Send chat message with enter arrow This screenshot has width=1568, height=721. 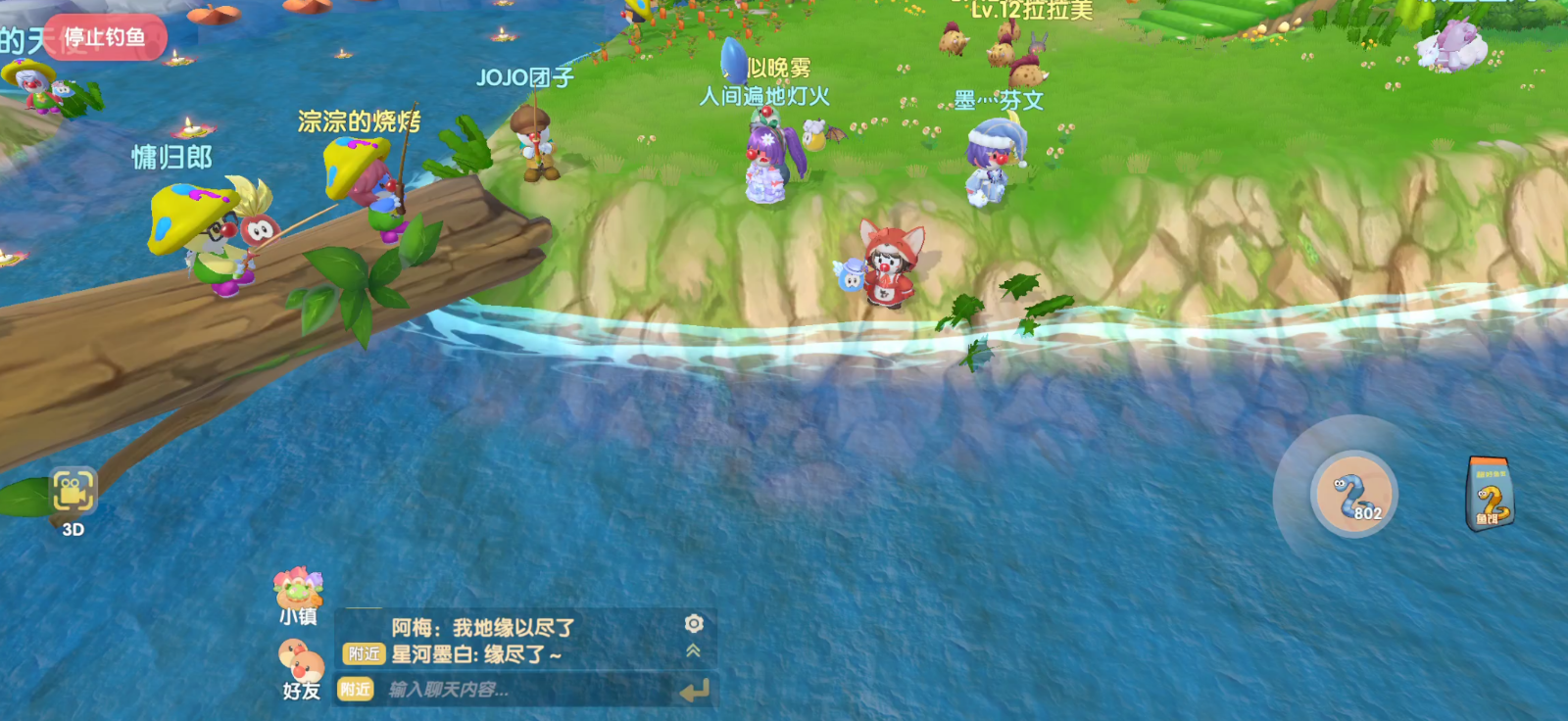click(694, 692)
